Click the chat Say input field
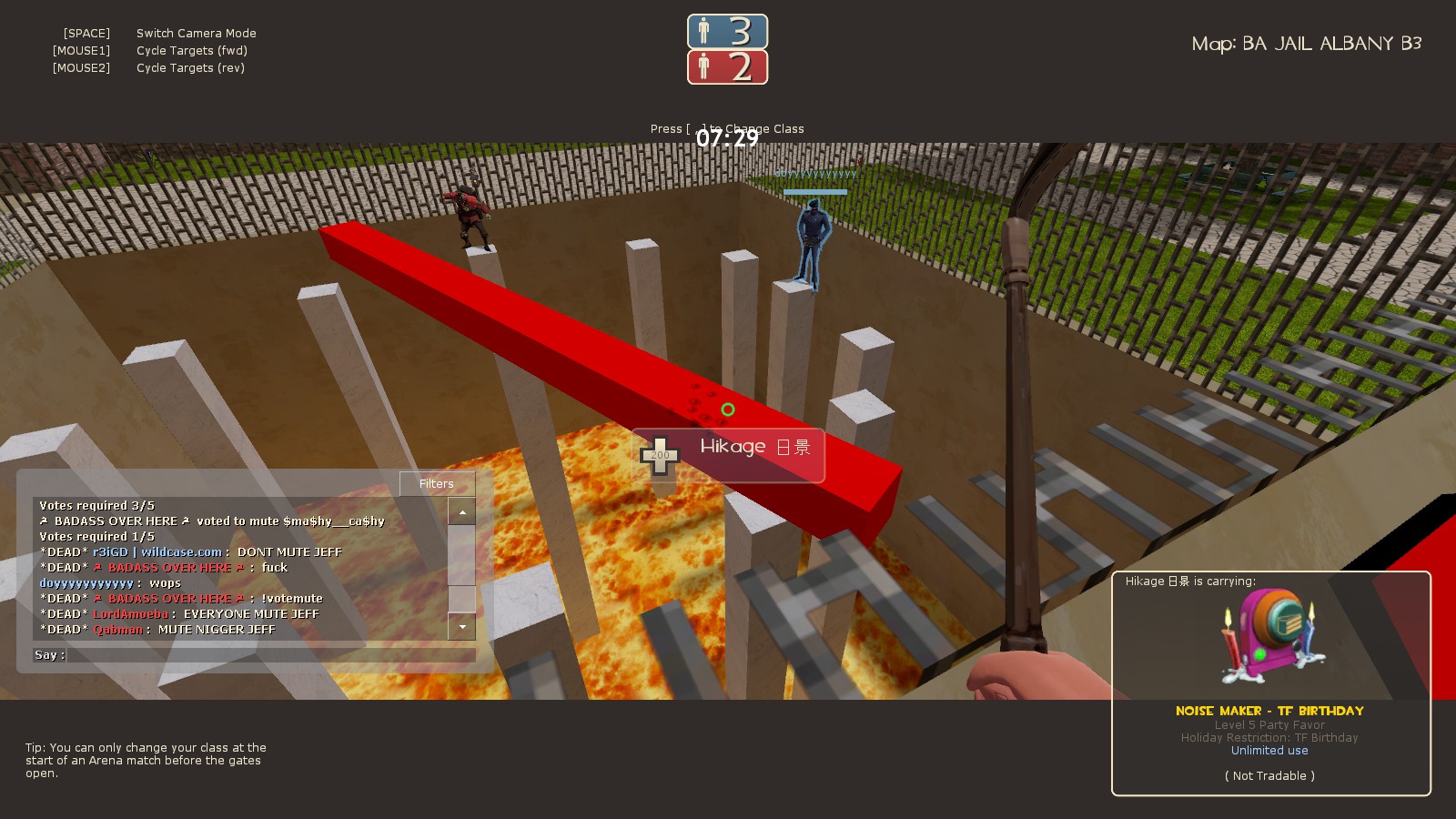This screenshot has height=819, width=1456. pos(269,655)
